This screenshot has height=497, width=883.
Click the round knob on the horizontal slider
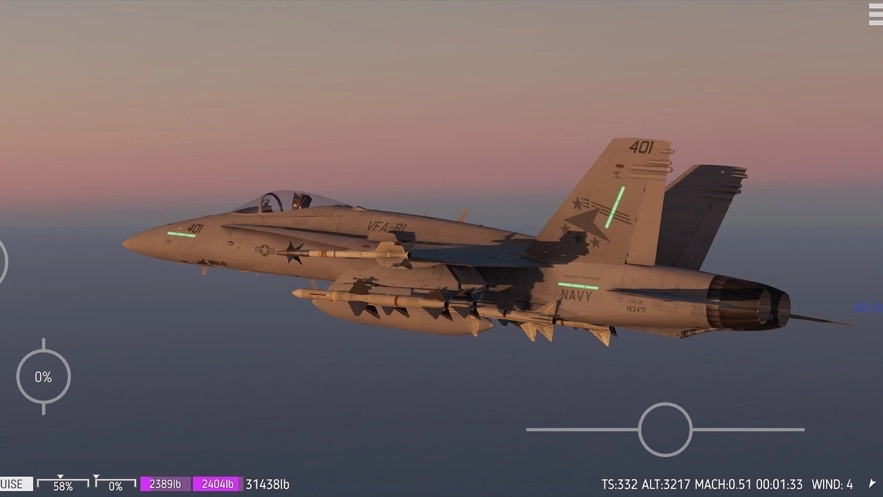(665, 429)
